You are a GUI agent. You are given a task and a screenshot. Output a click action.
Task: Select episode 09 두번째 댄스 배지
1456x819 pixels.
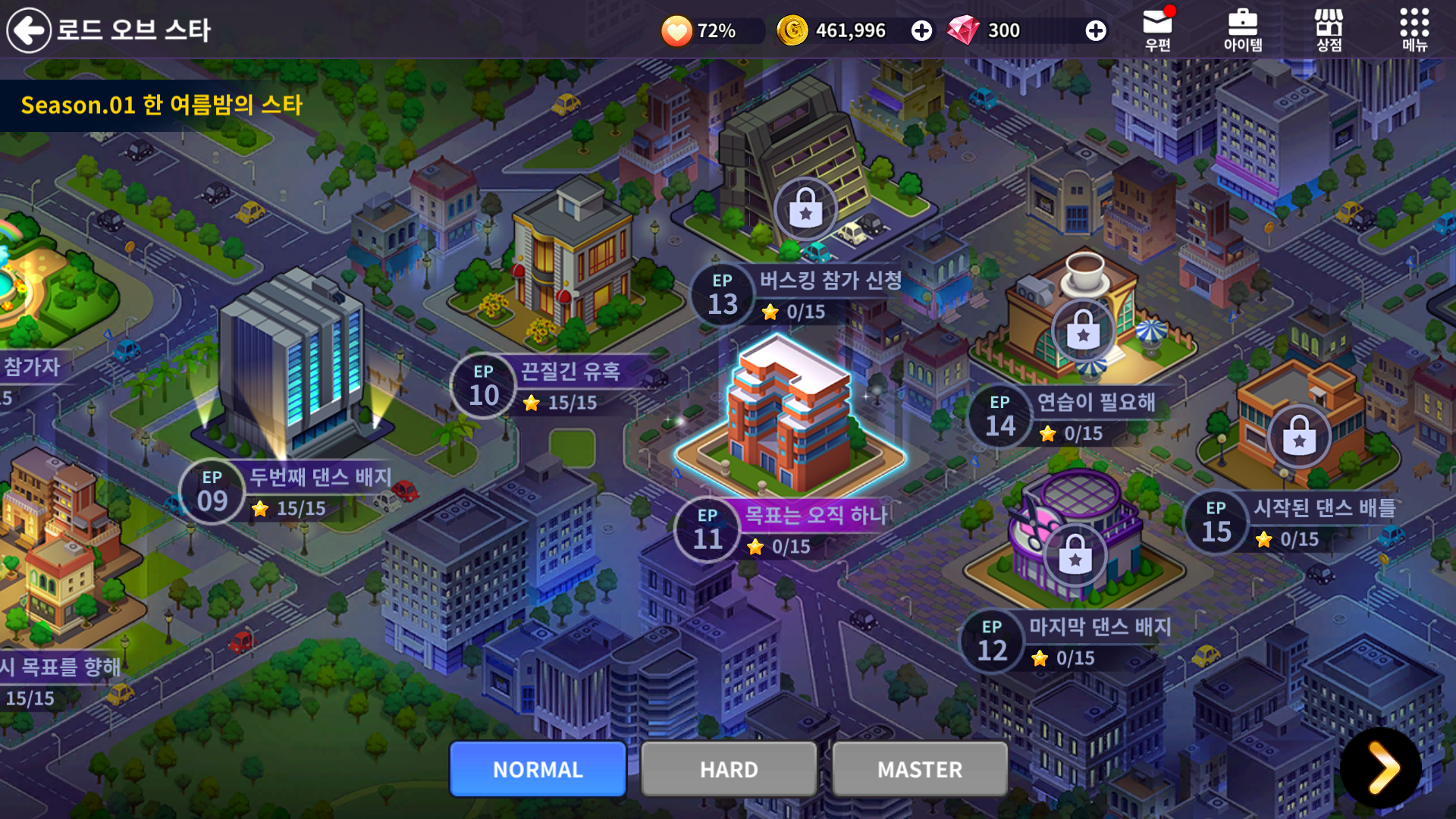288,491
